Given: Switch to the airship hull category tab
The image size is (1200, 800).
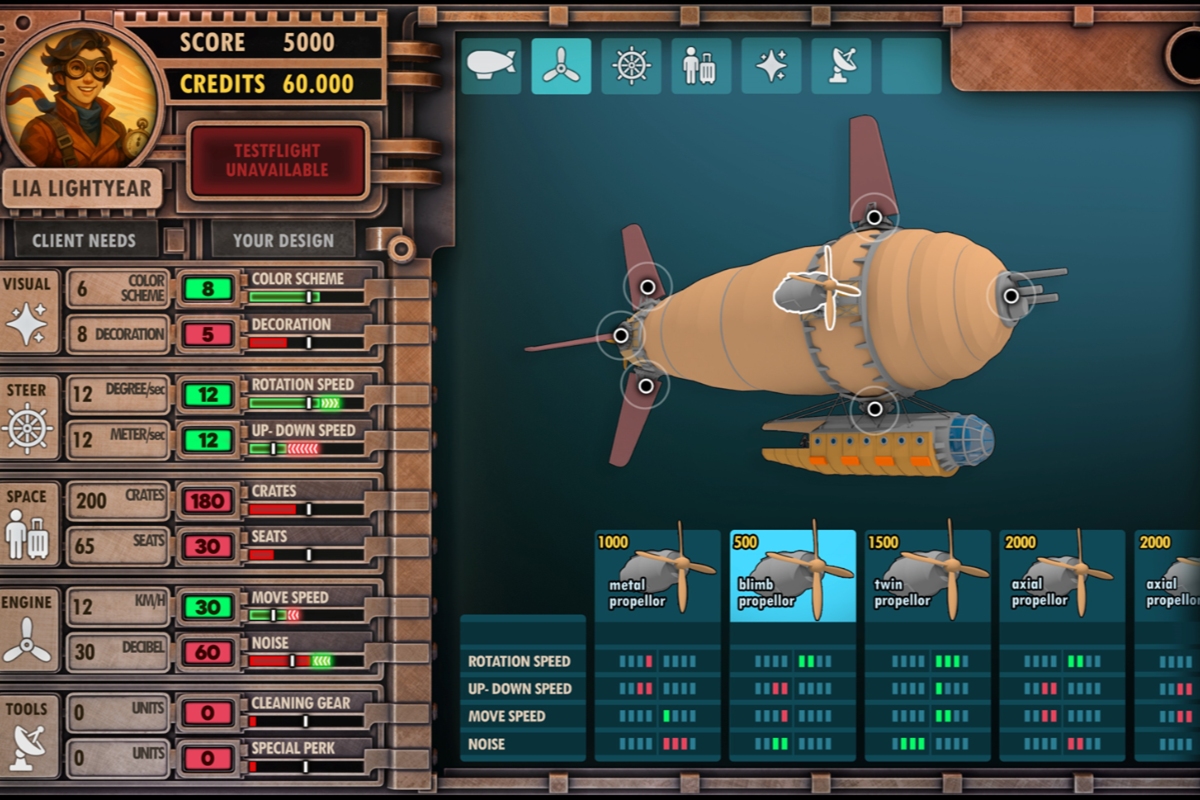Looking at the screenshot, I should (x=491, y=66).
